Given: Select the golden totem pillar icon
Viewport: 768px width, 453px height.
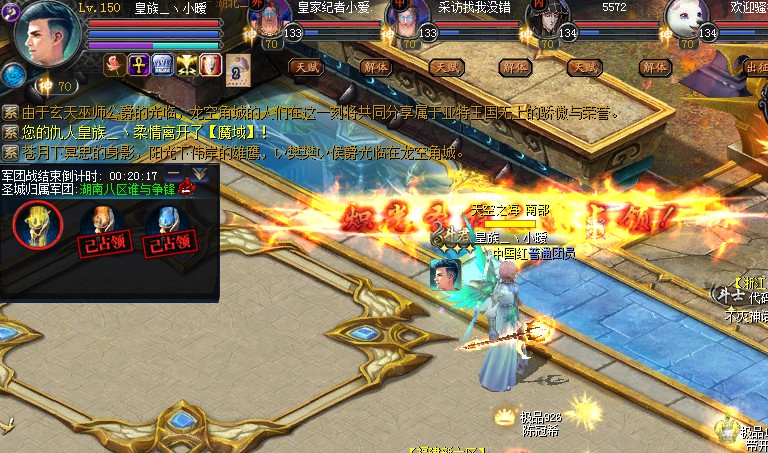Looking at the screenshot, I should (x=38, y=224).
